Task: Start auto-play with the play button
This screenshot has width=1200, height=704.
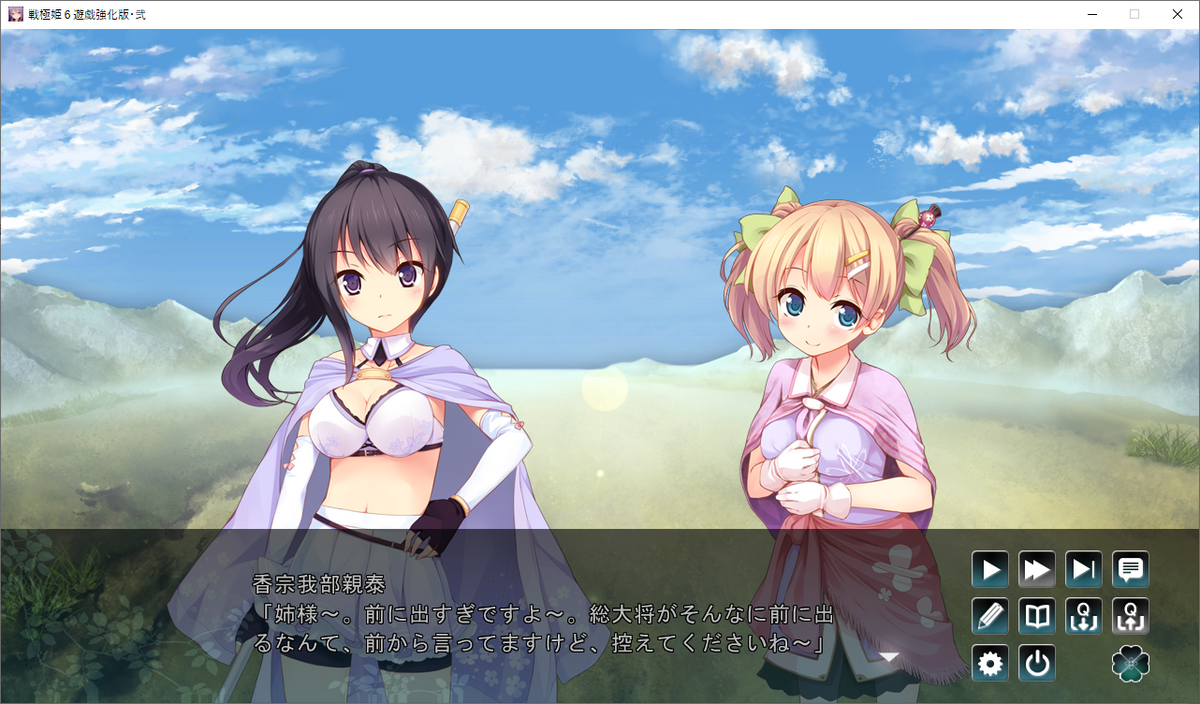Action: pos(990,570)
